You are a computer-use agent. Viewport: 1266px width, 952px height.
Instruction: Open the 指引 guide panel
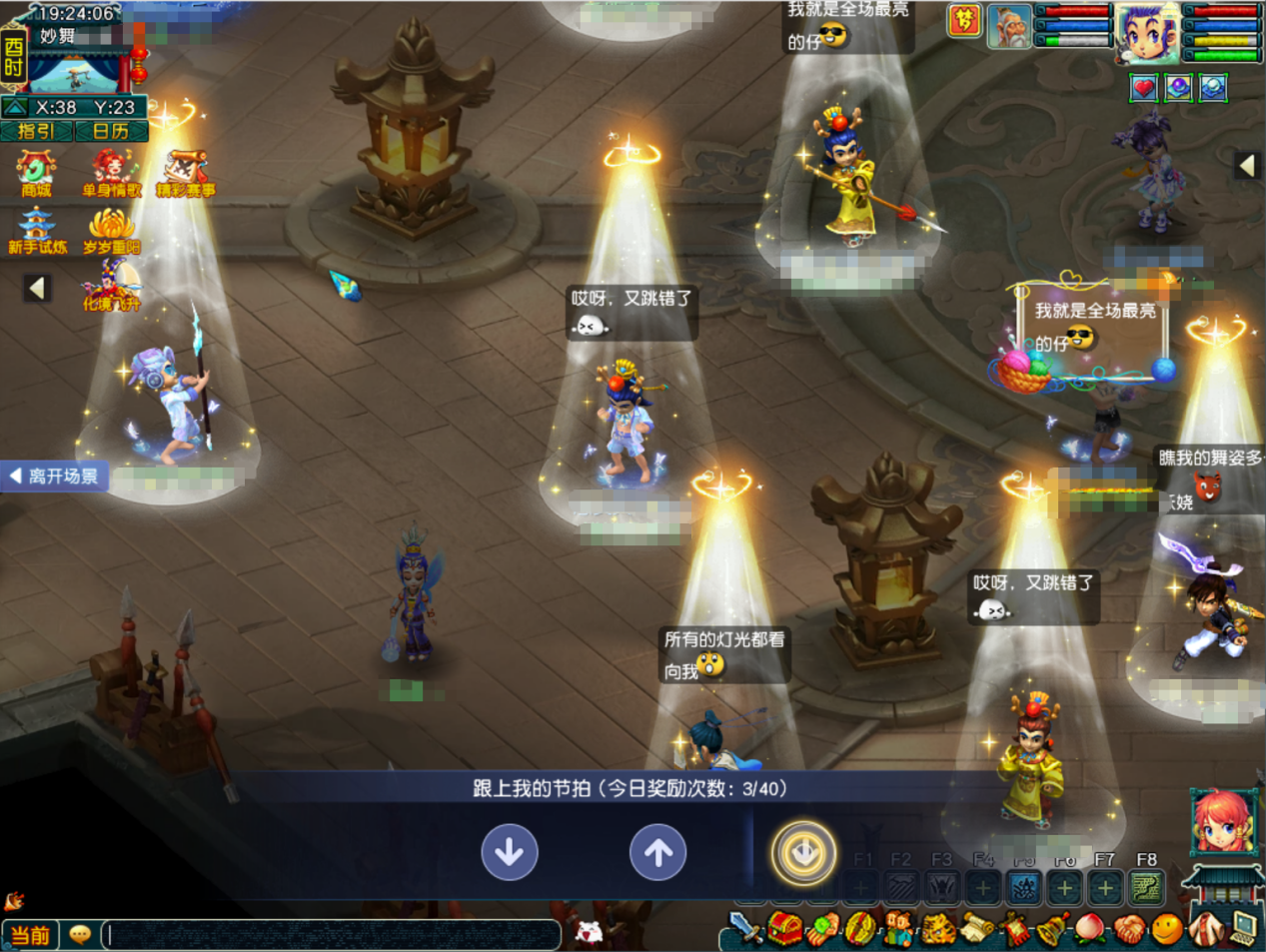36,131
